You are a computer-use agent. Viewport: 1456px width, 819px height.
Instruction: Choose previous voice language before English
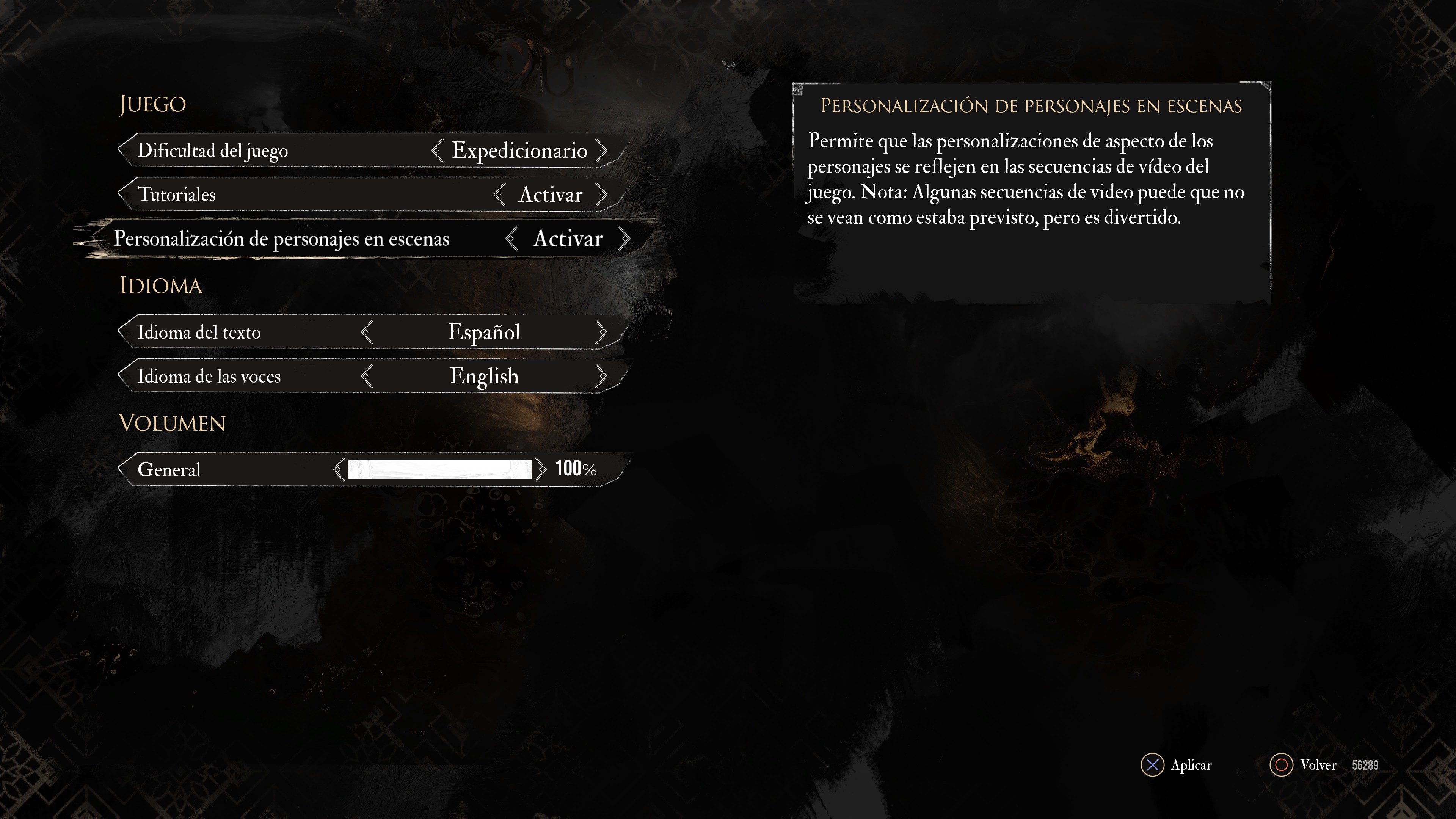click(x=367, y=376)
